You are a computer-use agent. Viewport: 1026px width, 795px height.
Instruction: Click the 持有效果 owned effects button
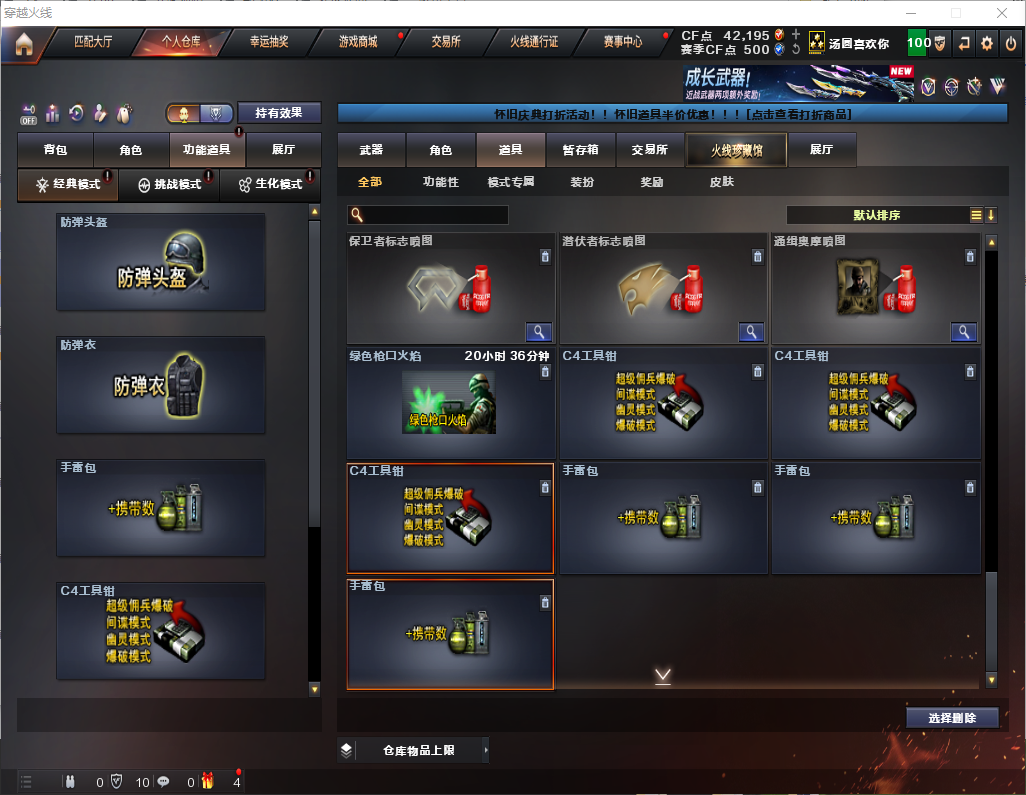[279, 113]
